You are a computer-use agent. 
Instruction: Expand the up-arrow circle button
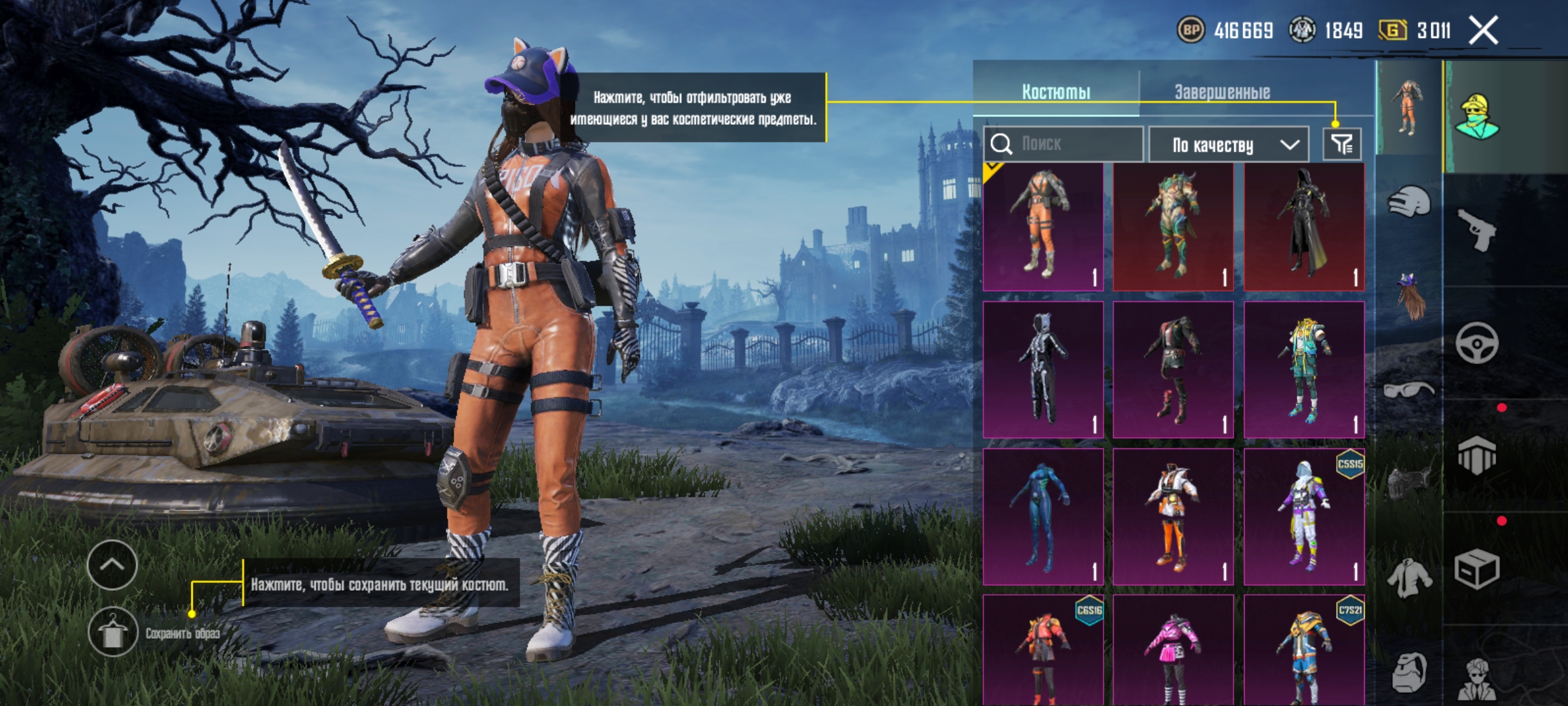(x=112, y=565)
